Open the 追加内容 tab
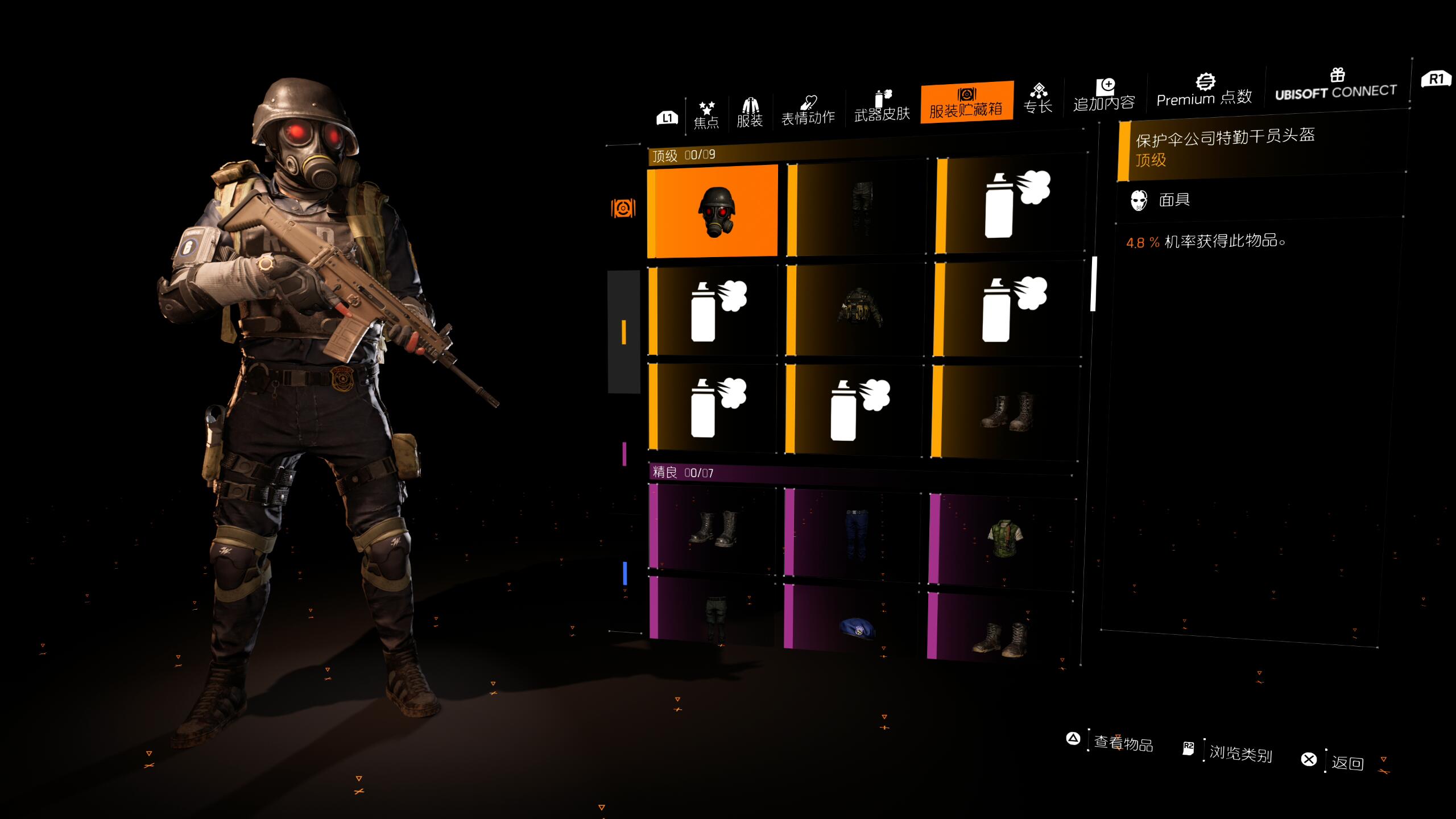 pos(1104,95)
